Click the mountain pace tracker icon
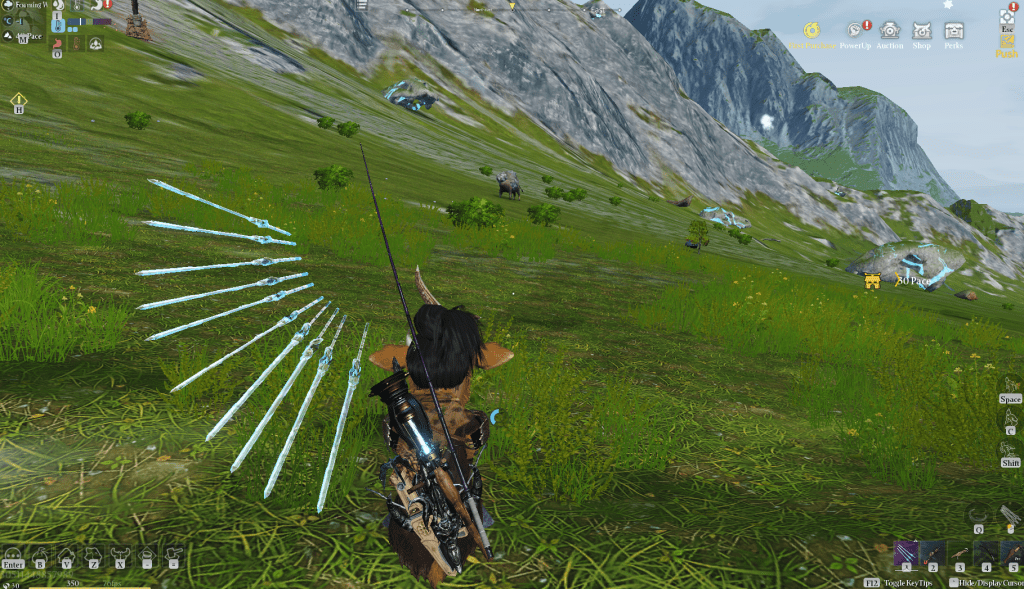The width and height of the screenshot is (1024, 589). point(9,37)
